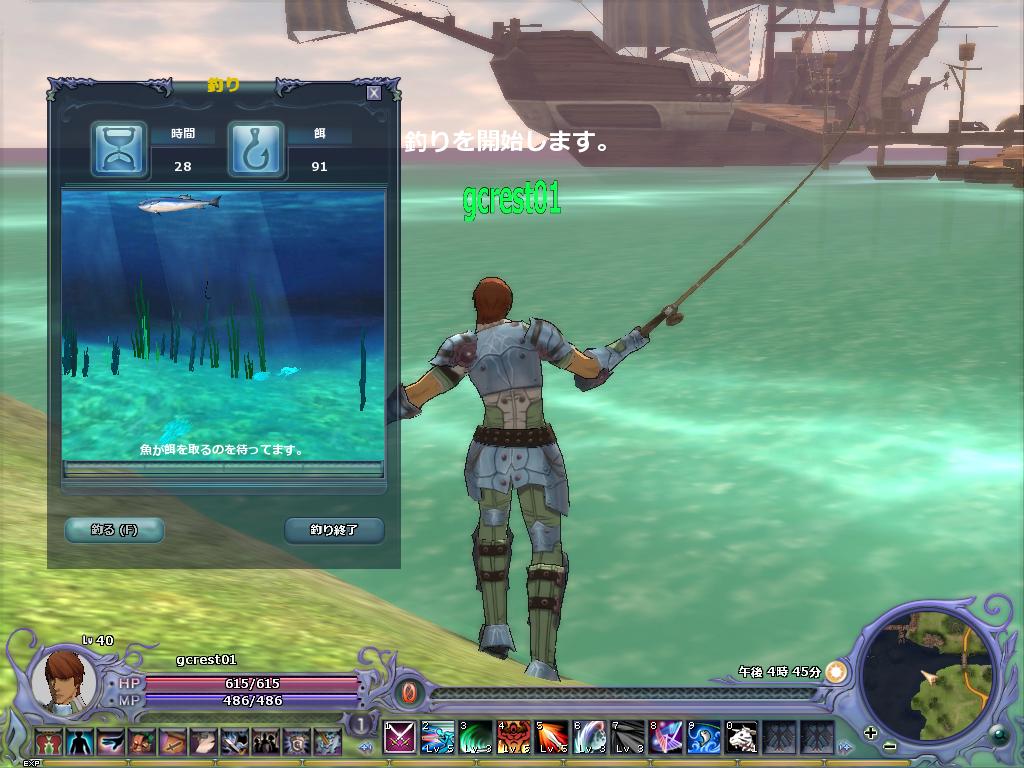Open the red armor menu icon
This screenshot has height=768, width=1024.
(49, 742)
